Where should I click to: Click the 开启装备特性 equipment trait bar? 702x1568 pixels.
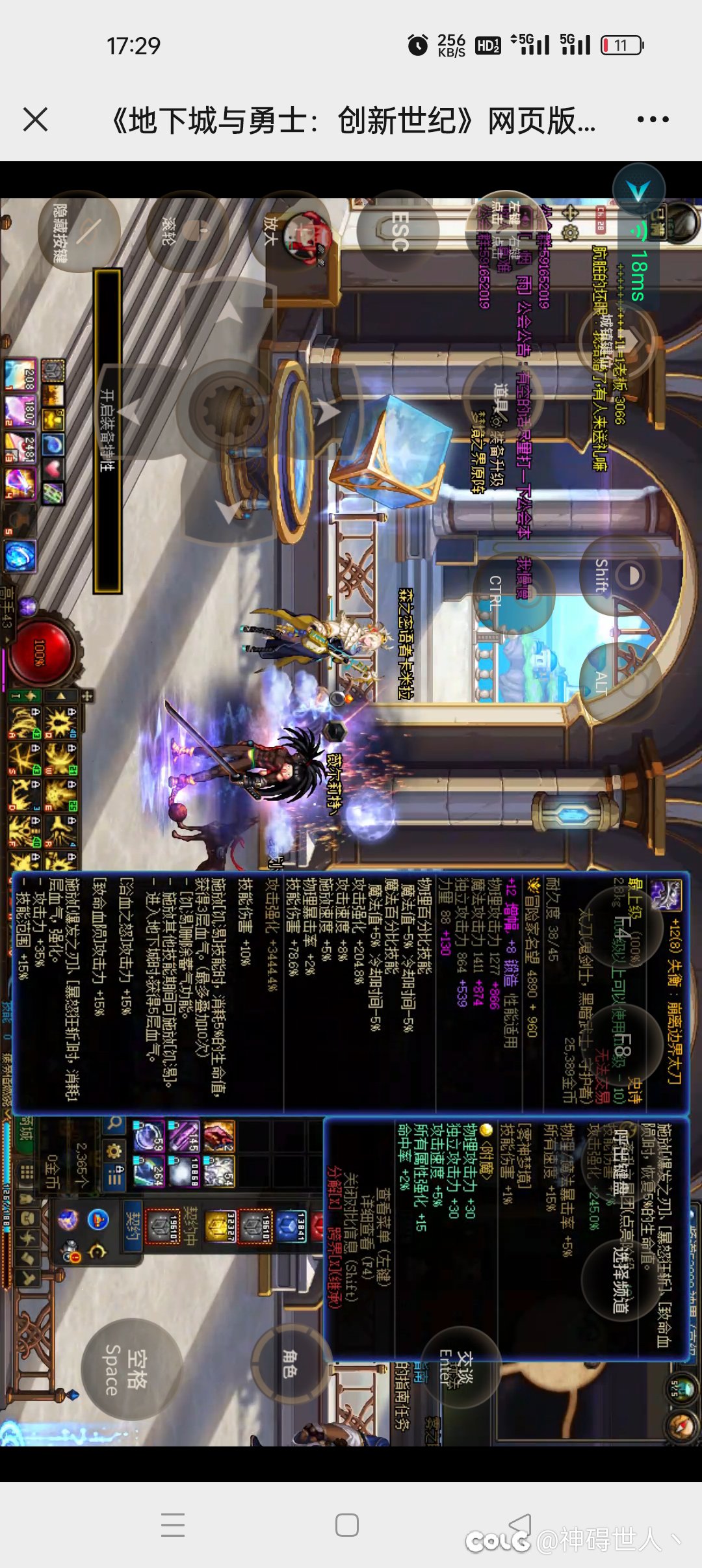[x=108, y=430]
